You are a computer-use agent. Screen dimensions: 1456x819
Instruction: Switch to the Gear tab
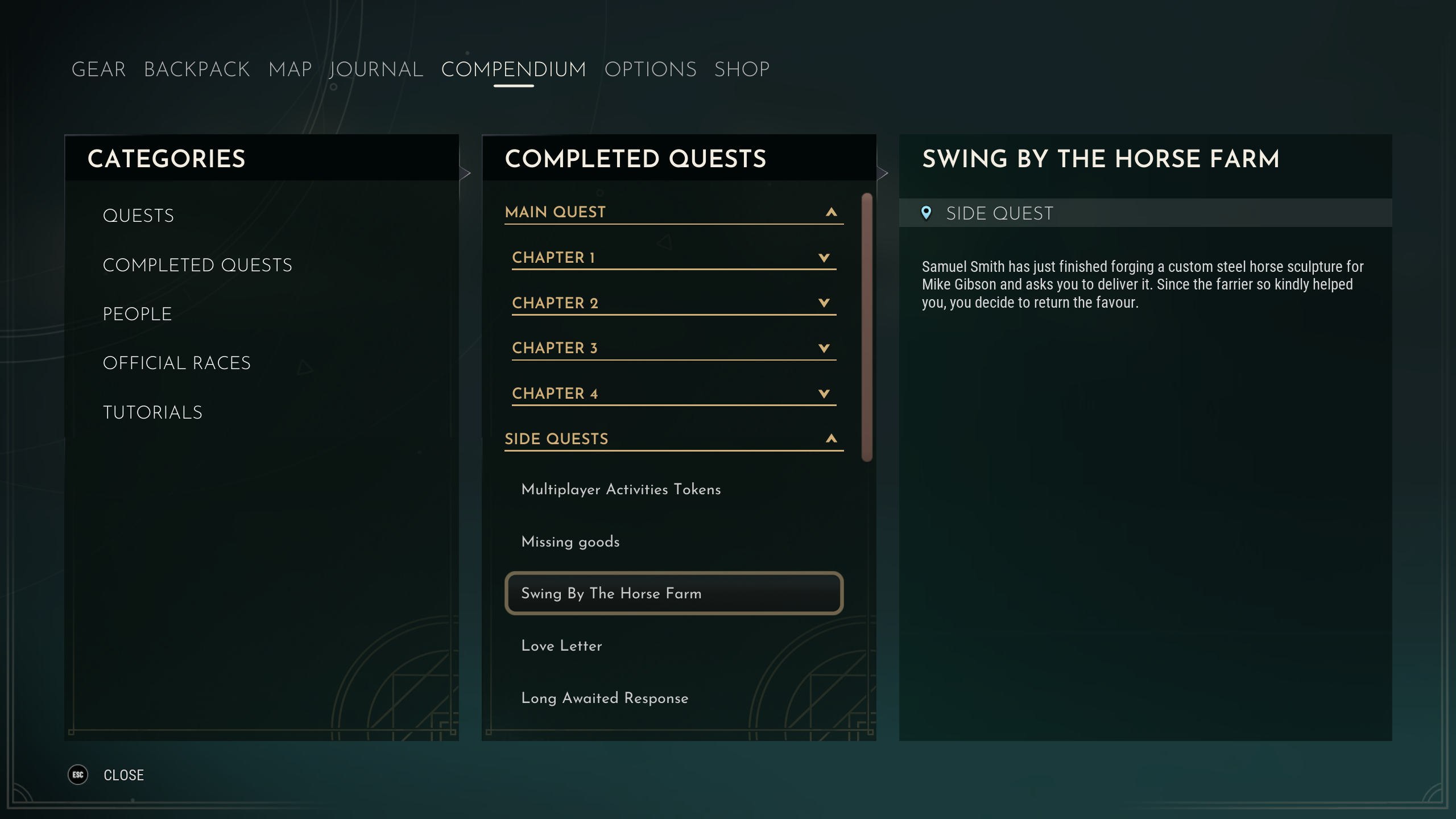(x=98, y=69)
